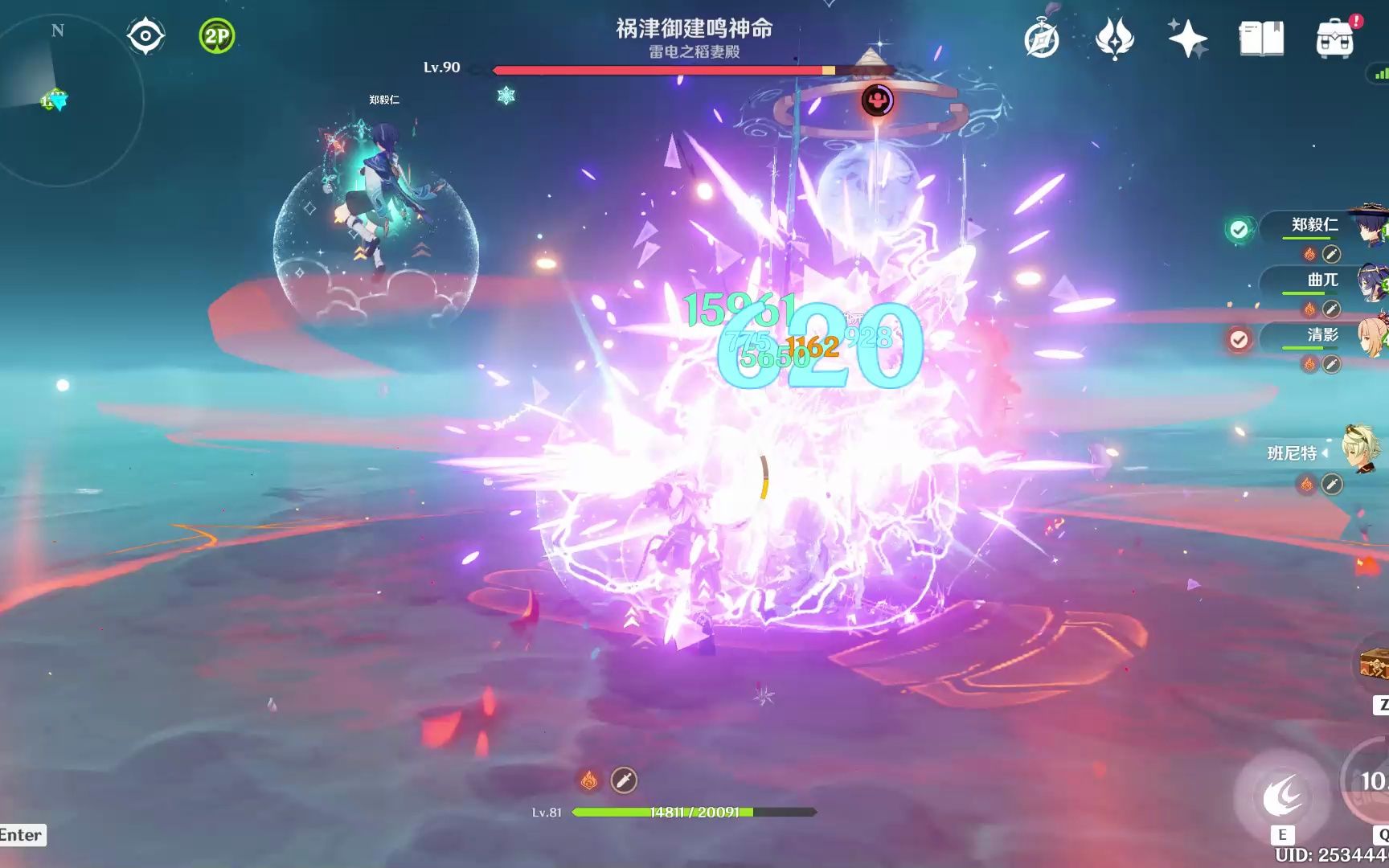Select the Pyro element icon under 郑毅仁

tap(1308, 253)
